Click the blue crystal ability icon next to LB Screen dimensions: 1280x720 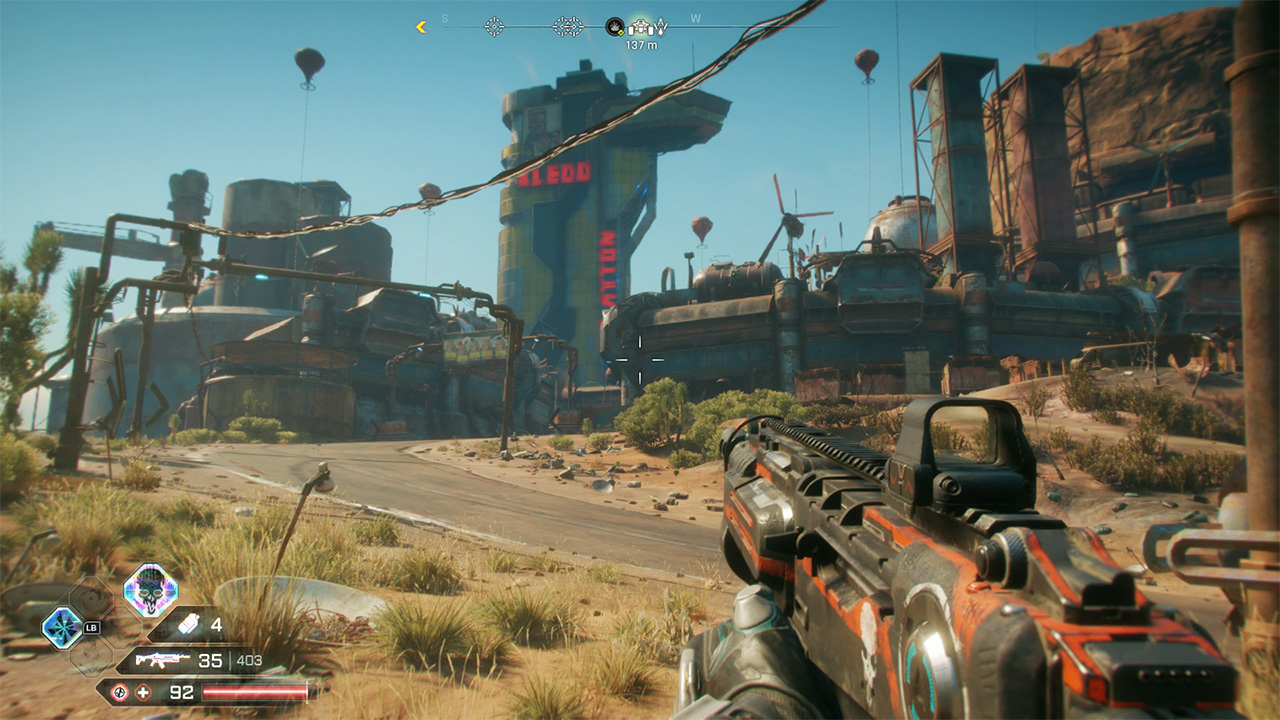(61, 627)
